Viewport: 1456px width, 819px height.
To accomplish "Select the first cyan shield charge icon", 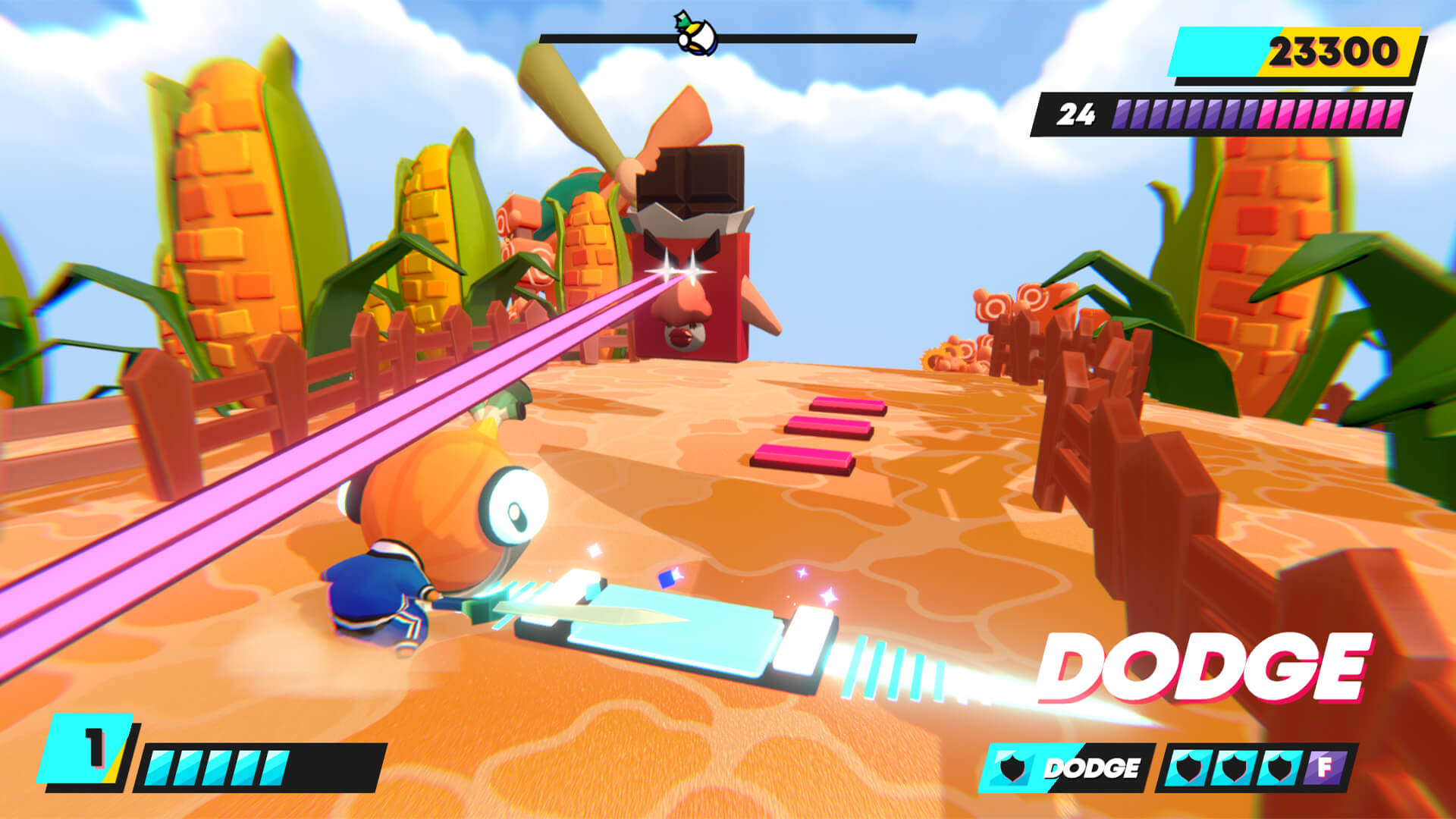I will point(1188,768).
